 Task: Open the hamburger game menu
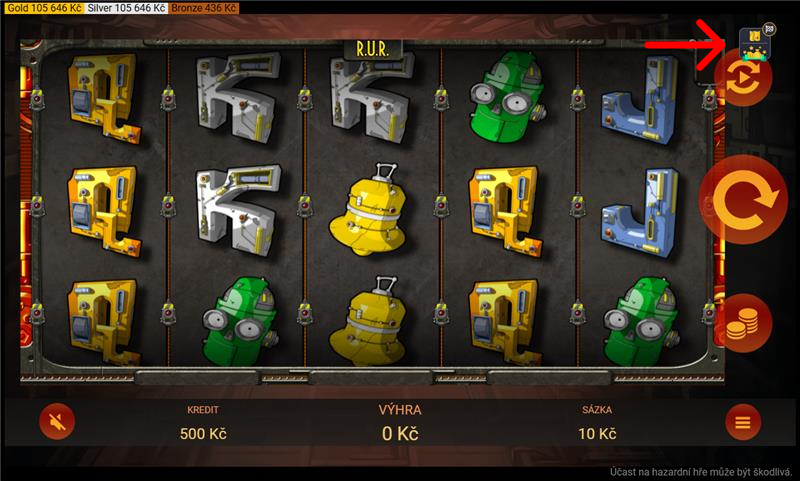[x=742, y=423]
